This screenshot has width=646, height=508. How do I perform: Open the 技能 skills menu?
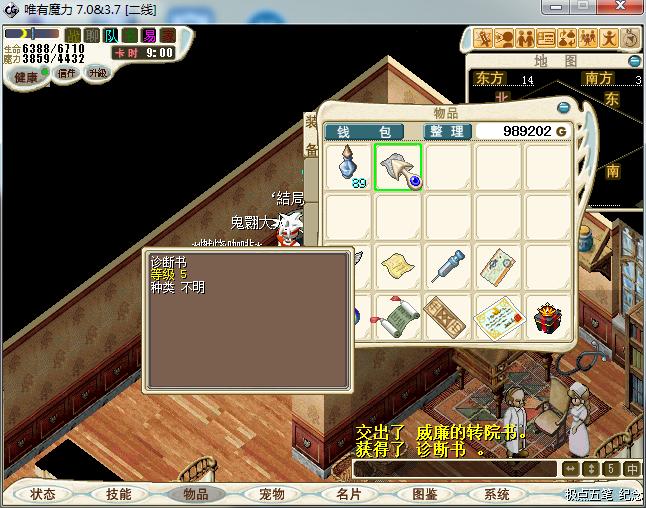(119, 494)
